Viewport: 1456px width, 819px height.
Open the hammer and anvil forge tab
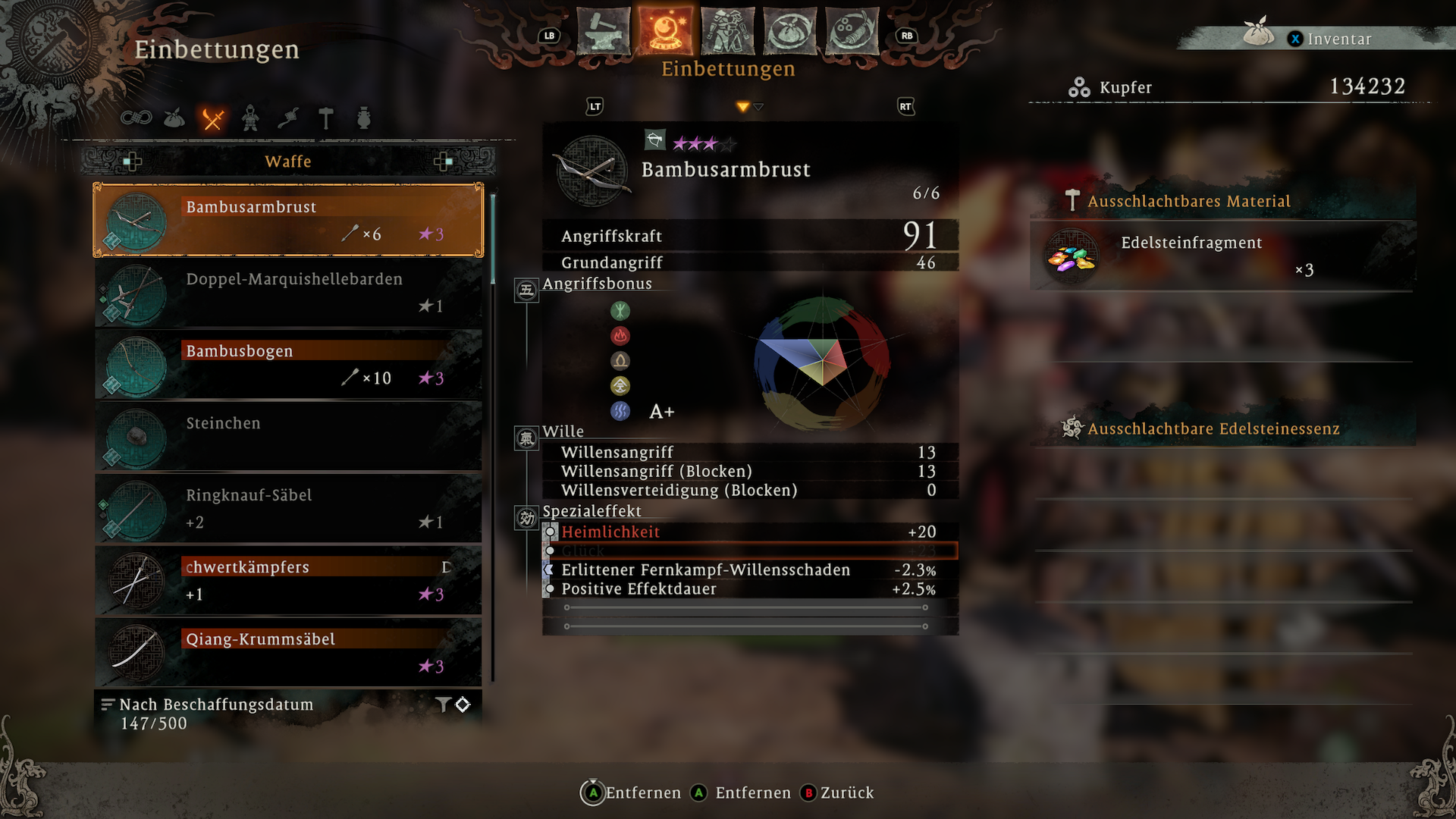point(604,32)
